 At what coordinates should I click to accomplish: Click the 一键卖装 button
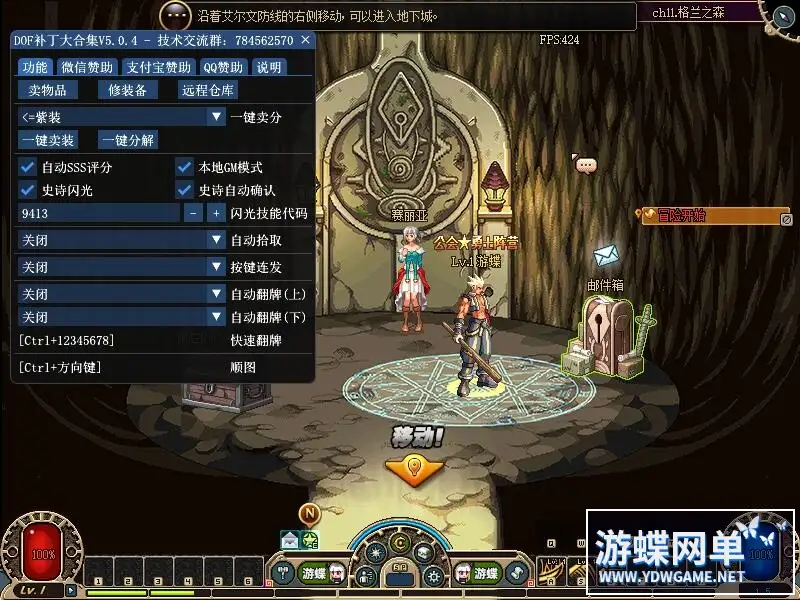pos(48,141)
